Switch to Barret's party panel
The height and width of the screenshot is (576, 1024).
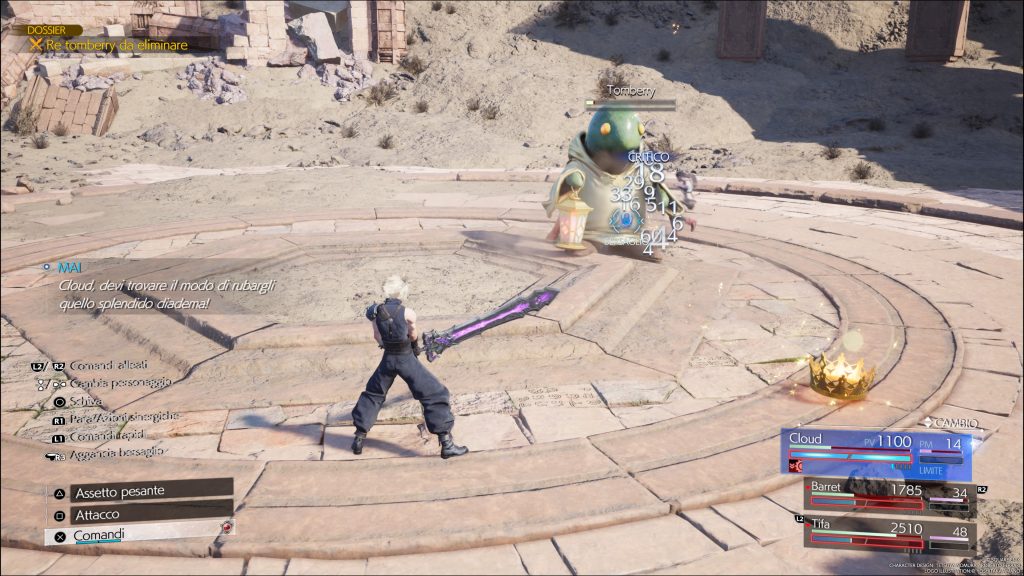(890, 495)
